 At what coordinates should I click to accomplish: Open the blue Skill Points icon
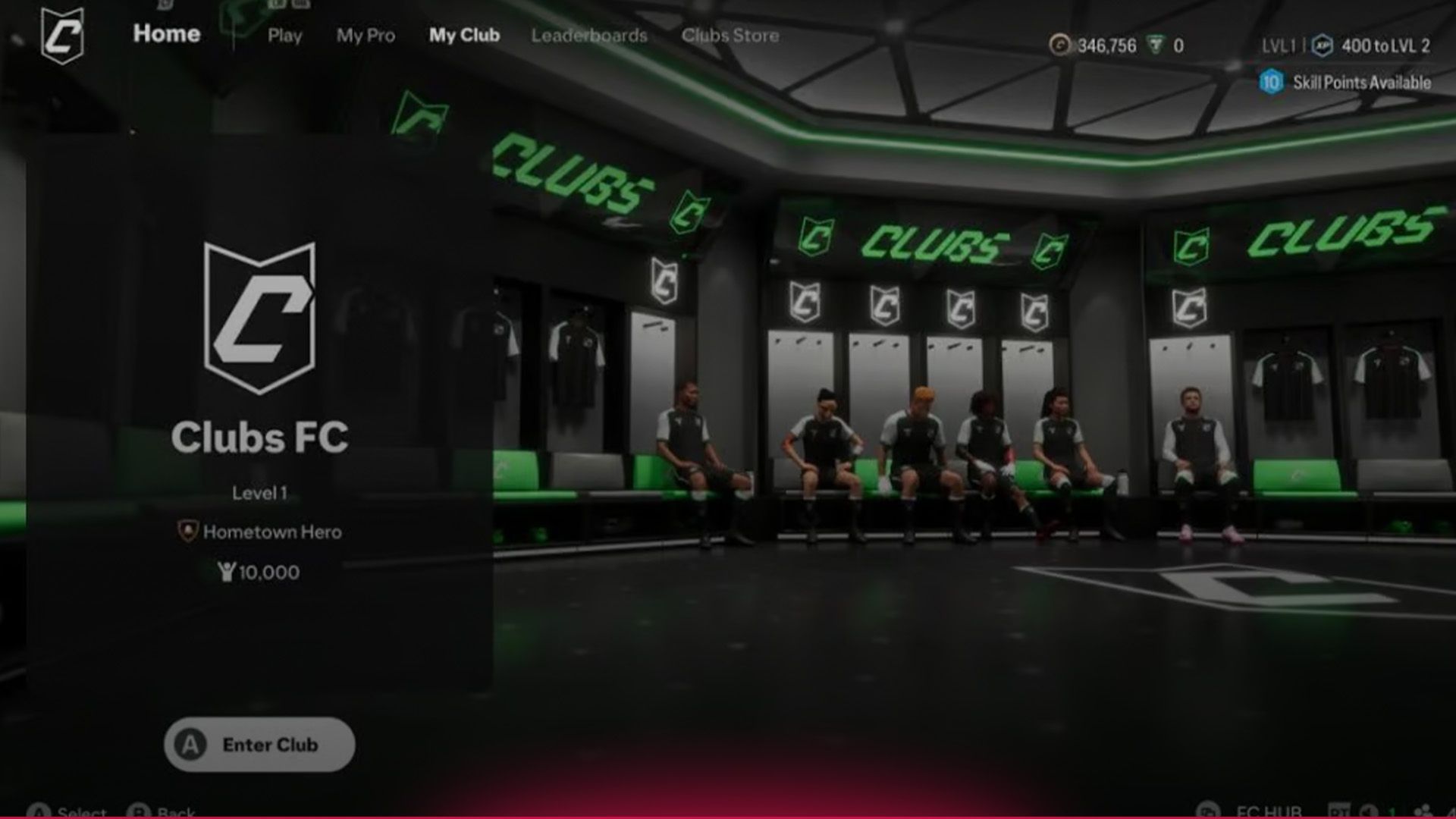click(x=1272, y=83)
